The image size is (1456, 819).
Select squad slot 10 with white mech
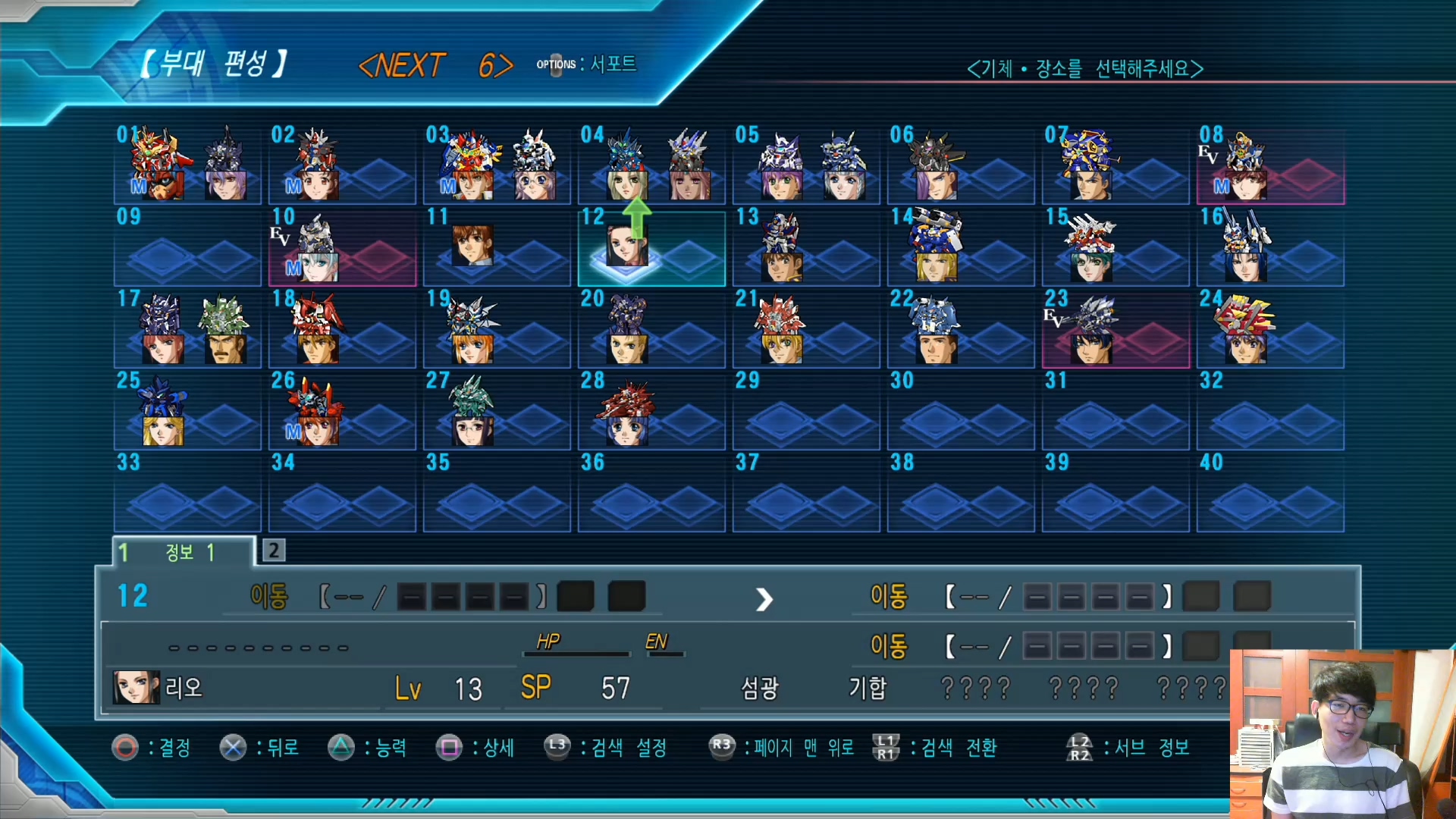[342, 248]
